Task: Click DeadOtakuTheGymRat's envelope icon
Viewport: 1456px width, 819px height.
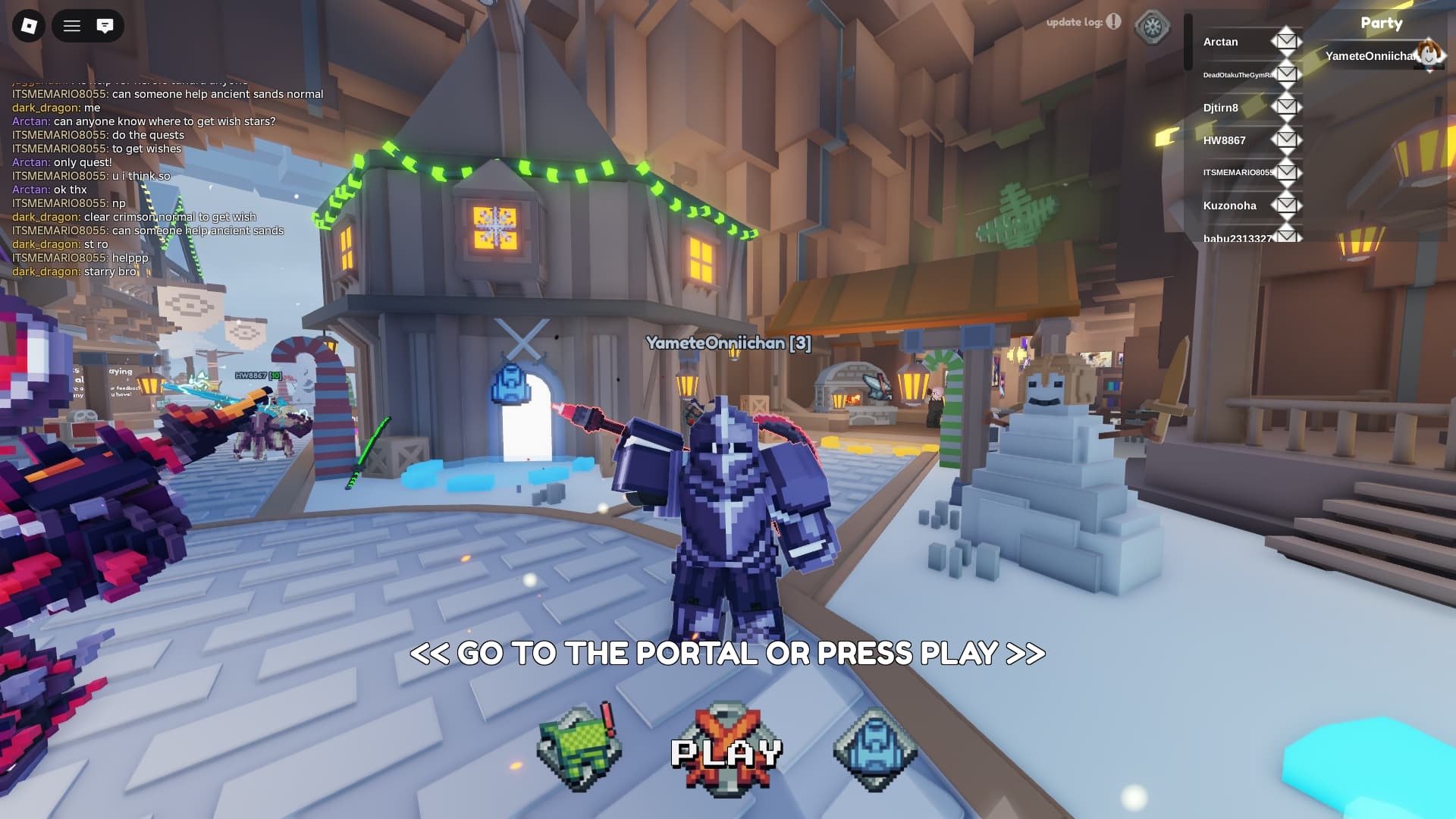Action: (1285, 74)
